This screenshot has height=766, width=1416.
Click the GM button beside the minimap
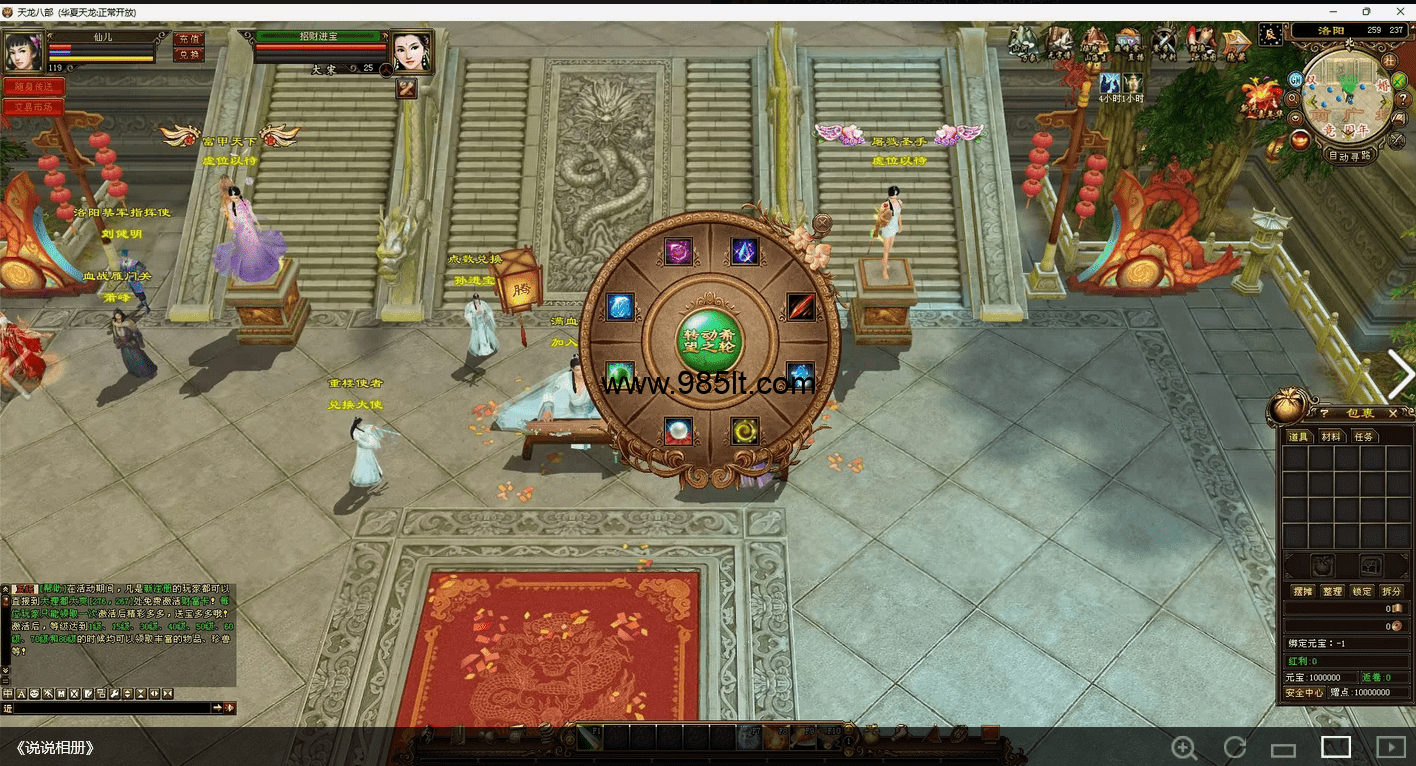point(1296,79)
